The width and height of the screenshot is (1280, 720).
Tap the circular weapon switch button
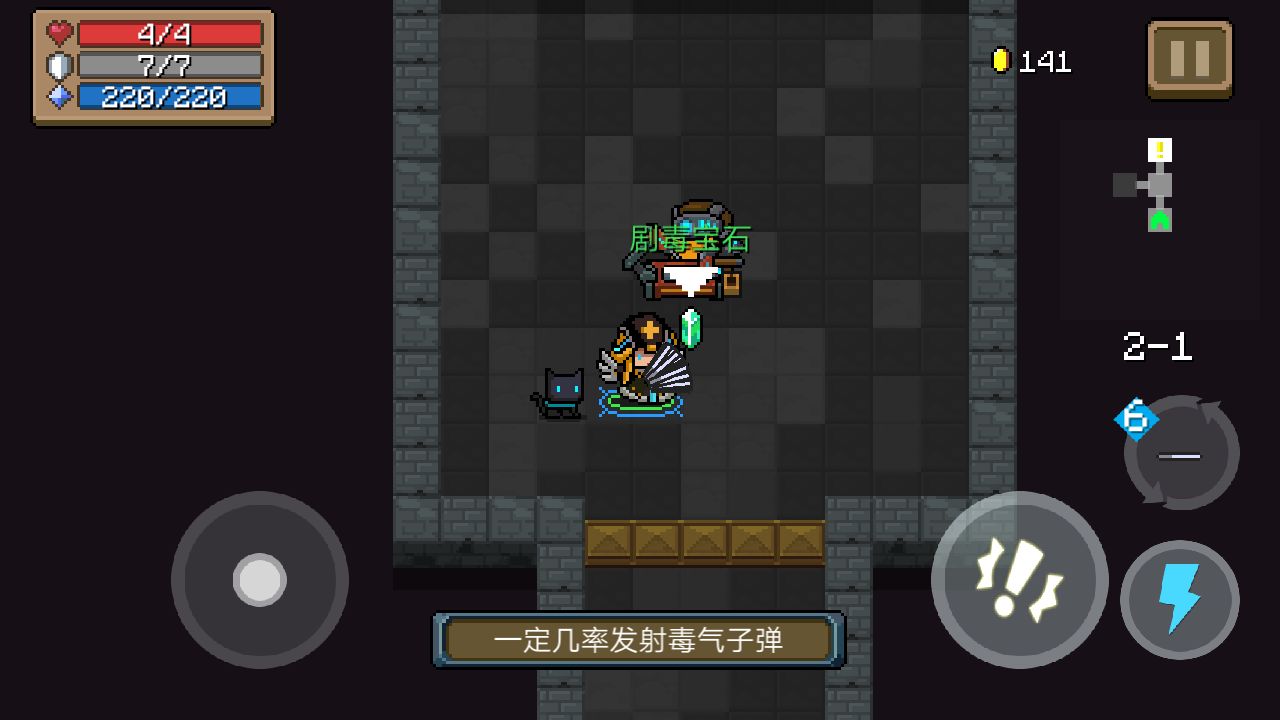click(x=1180, y=455)
